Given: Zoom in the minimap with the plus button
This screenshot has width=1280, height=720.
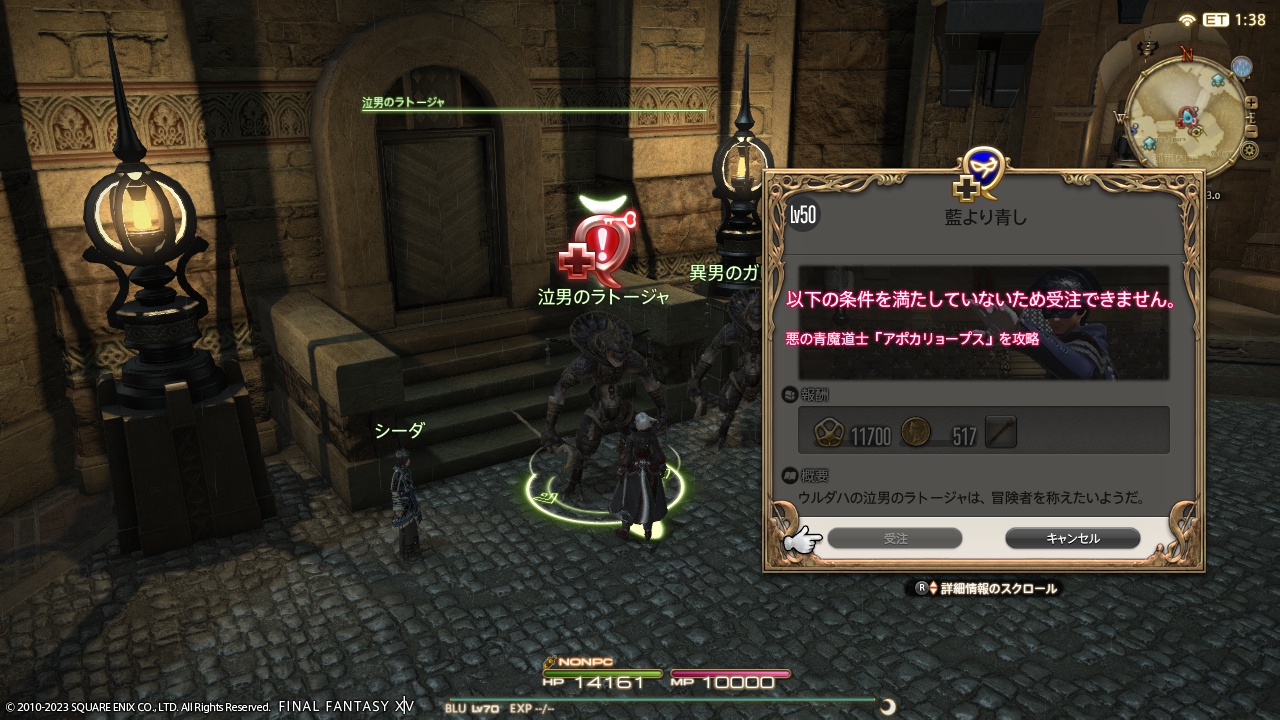Looking at the screenshot, I should pos(1250,103).
